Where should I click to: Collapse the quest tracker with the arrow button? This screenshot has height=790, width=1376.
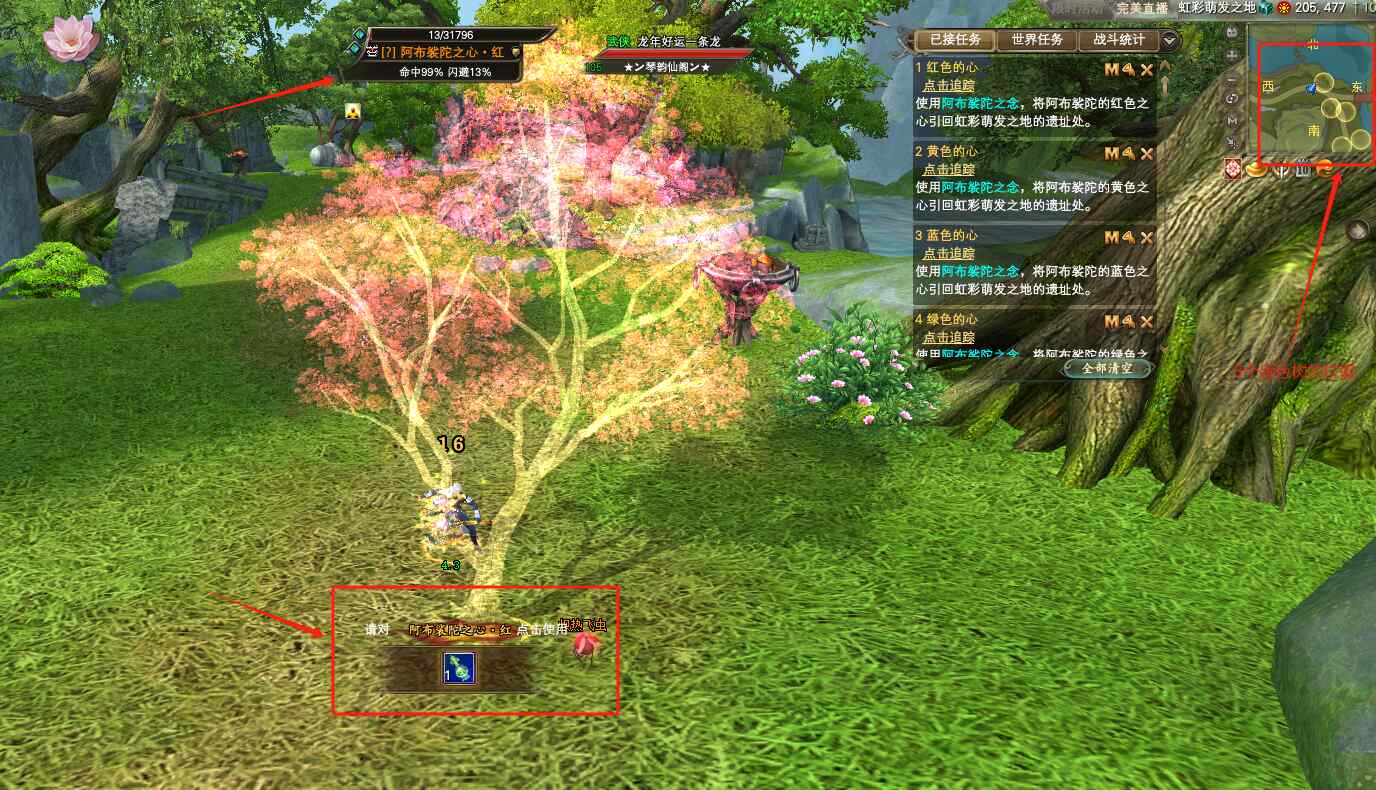(x=1170, y=41)
